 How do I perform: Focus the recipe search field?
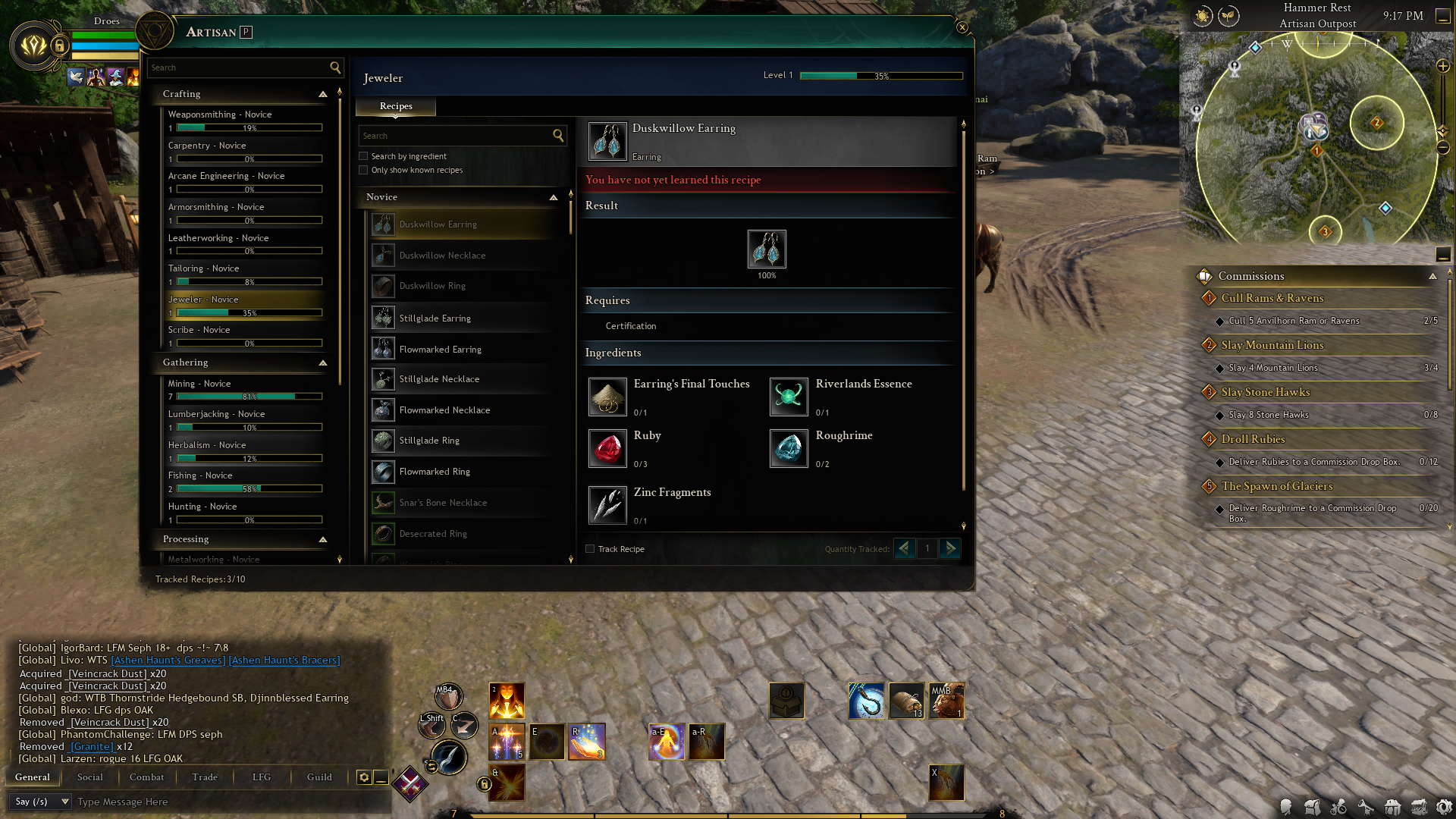tap(455, 136)
